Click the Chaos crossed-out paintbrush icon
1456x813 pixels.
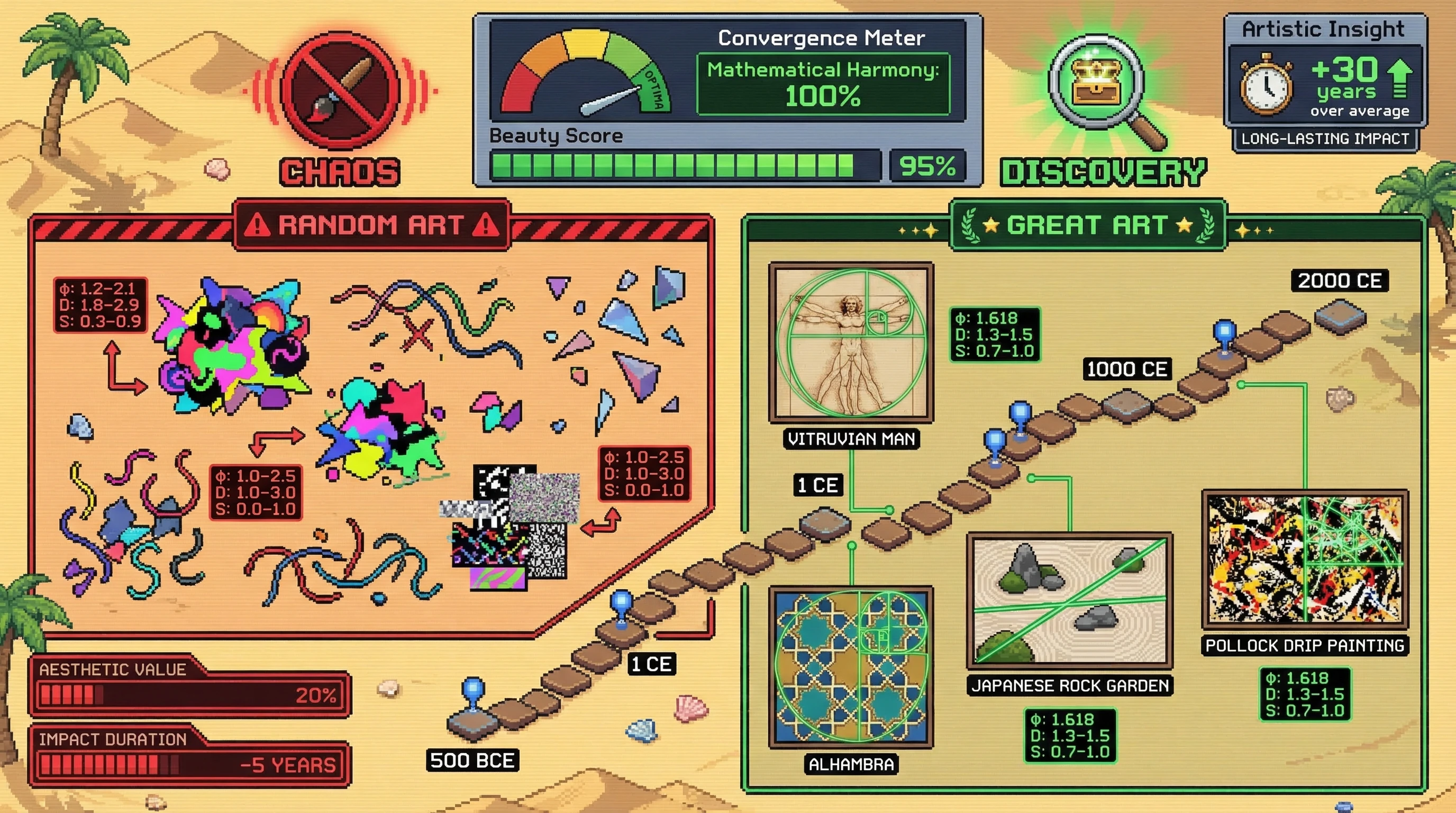tap(340, 89)
